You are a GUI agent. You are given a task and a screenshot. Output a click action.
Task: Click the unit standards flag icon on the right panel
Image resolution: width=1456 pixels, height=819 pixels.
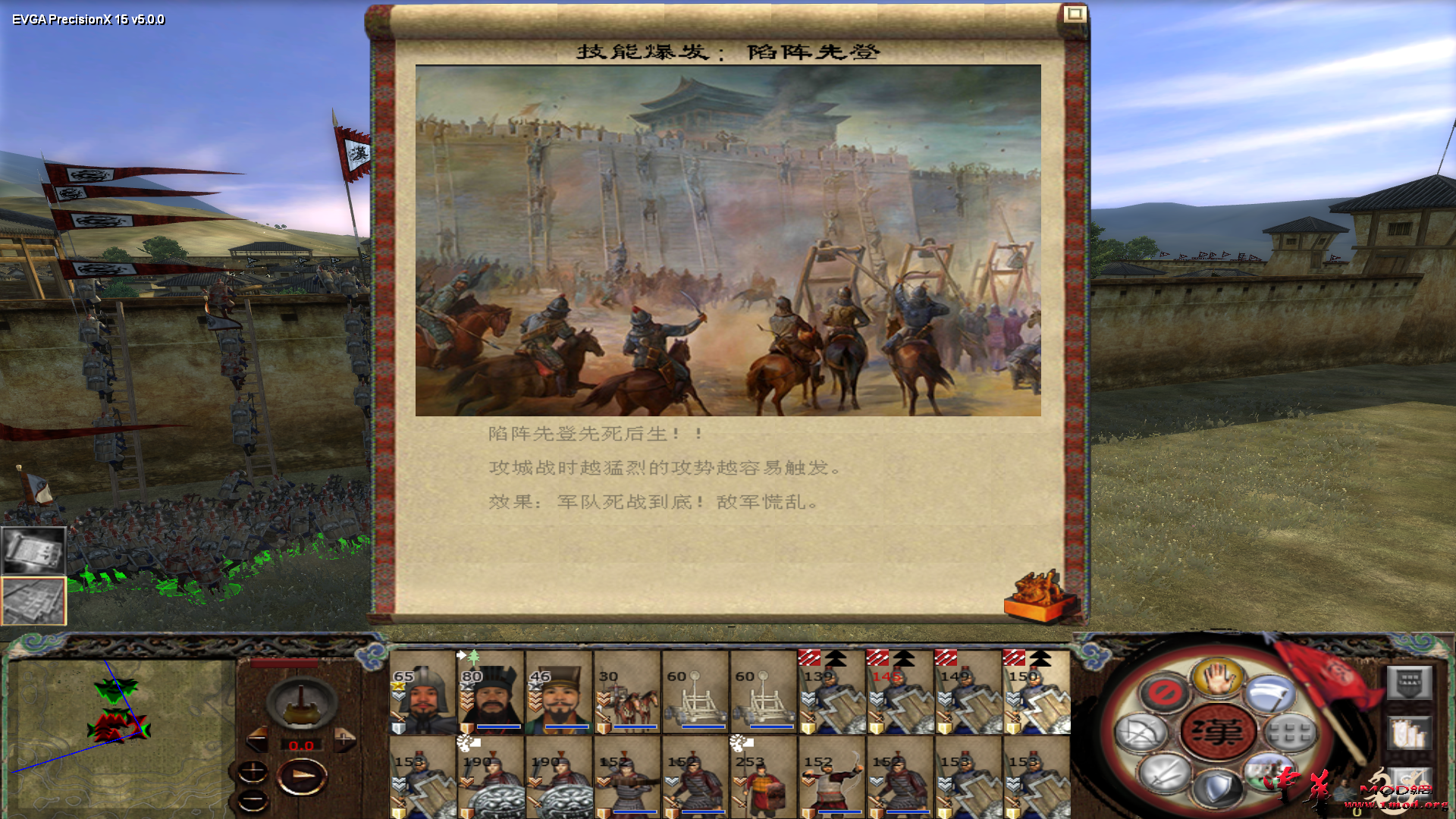1409,733
